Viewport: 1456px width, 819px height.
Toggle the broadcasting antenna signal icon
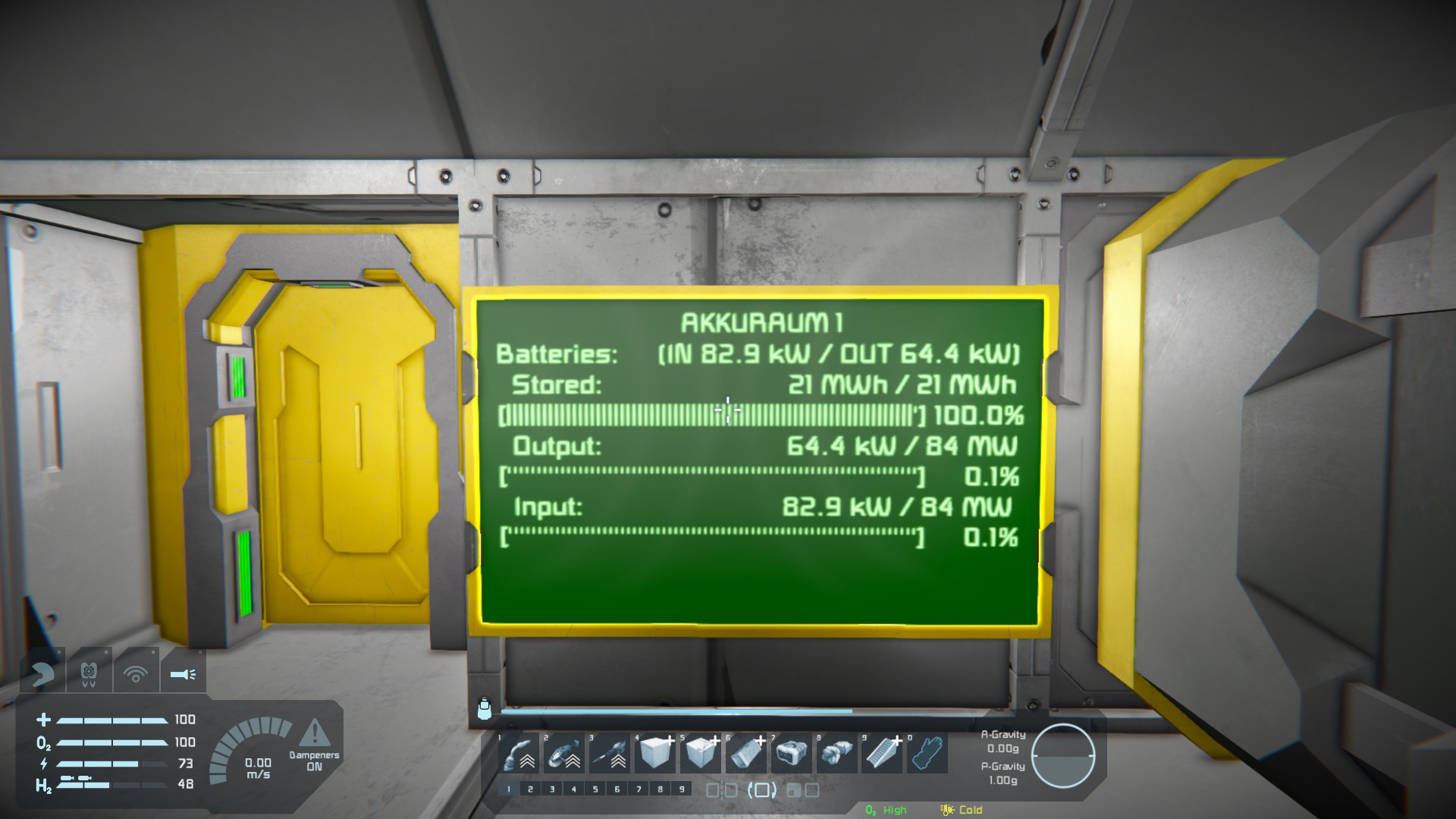[x=136, y=673]
